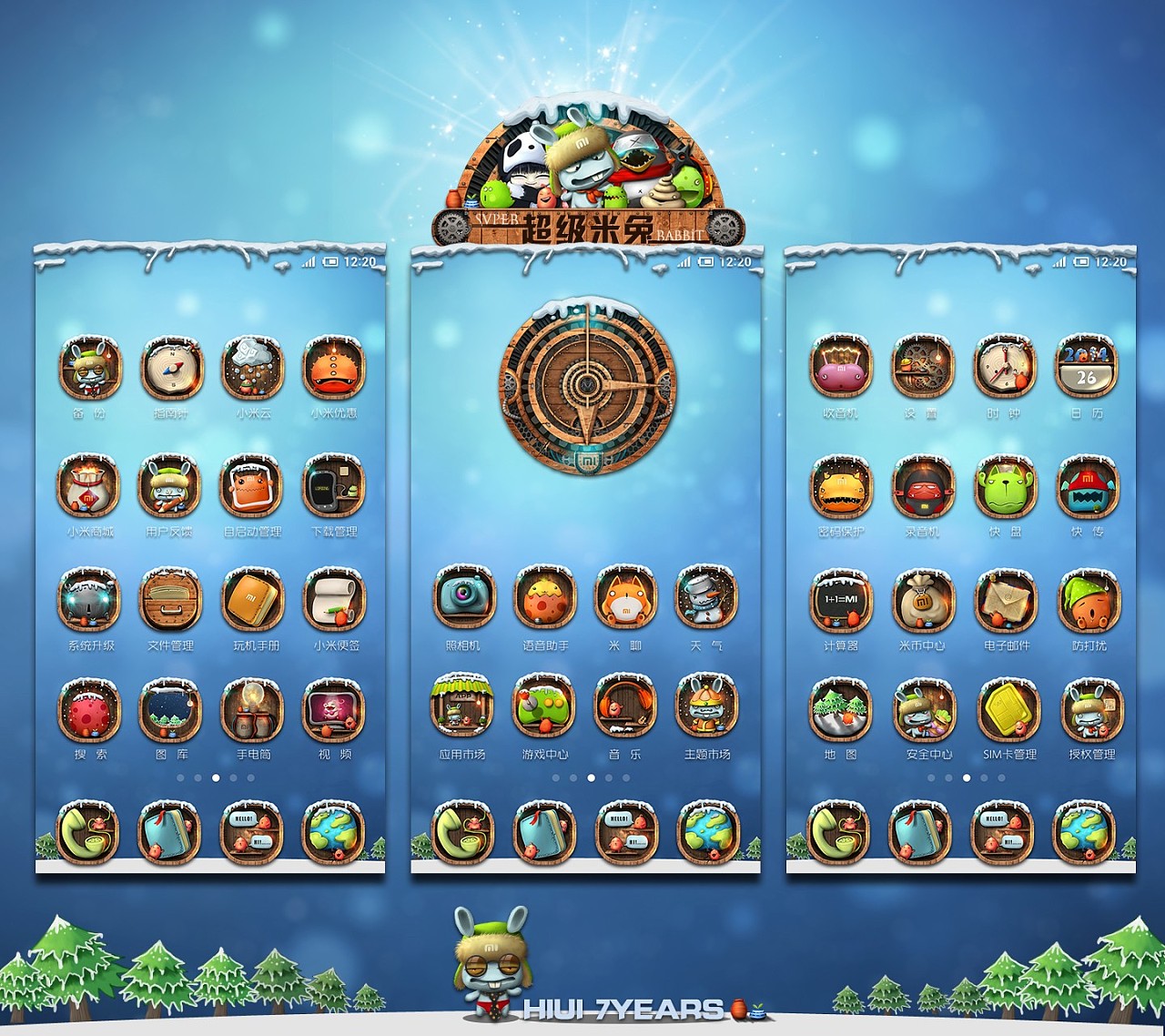The height and width of the screenshot is (1036, 1165).
Task: Launch the 计算器 calculator app
Action: (841, 599)
